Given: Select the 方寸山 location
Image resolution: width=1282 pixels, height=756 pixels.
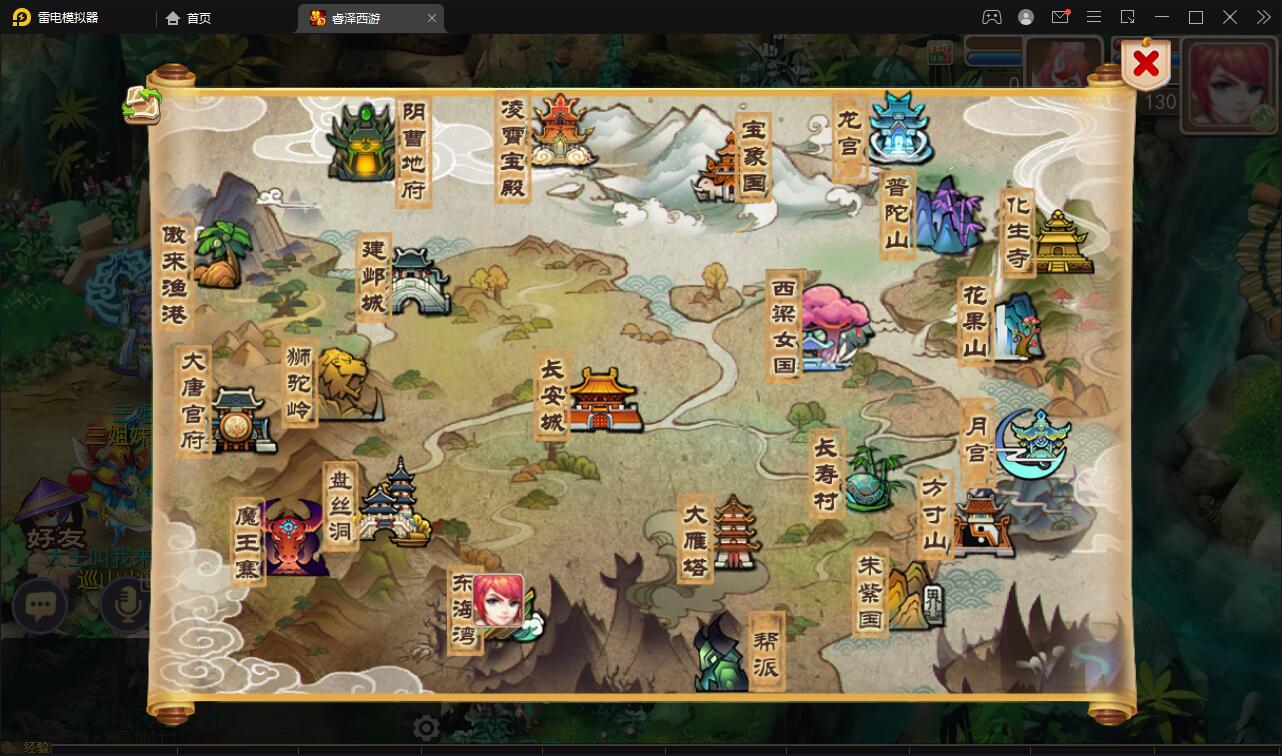Looking at the screenshot, I should [x=981, y=522].
